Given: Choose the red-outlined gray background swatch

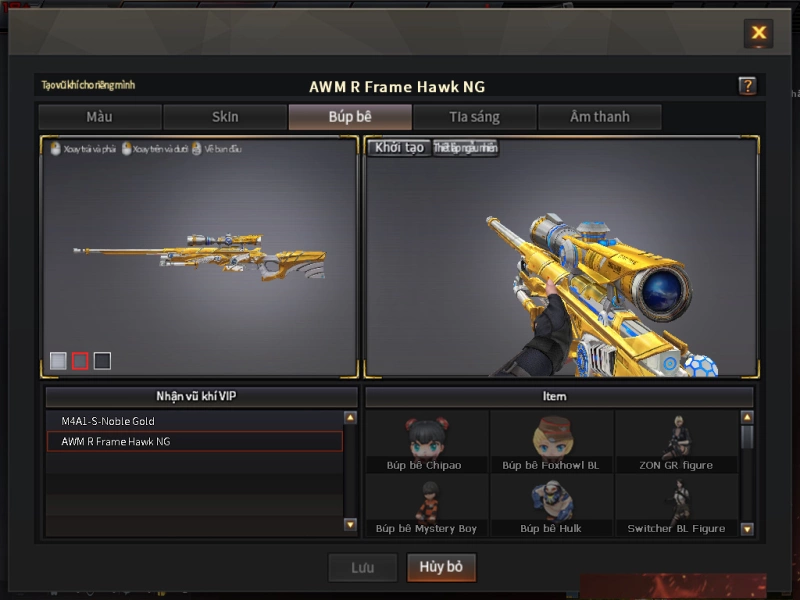Looking at the screenshot, I should (80, 361).
